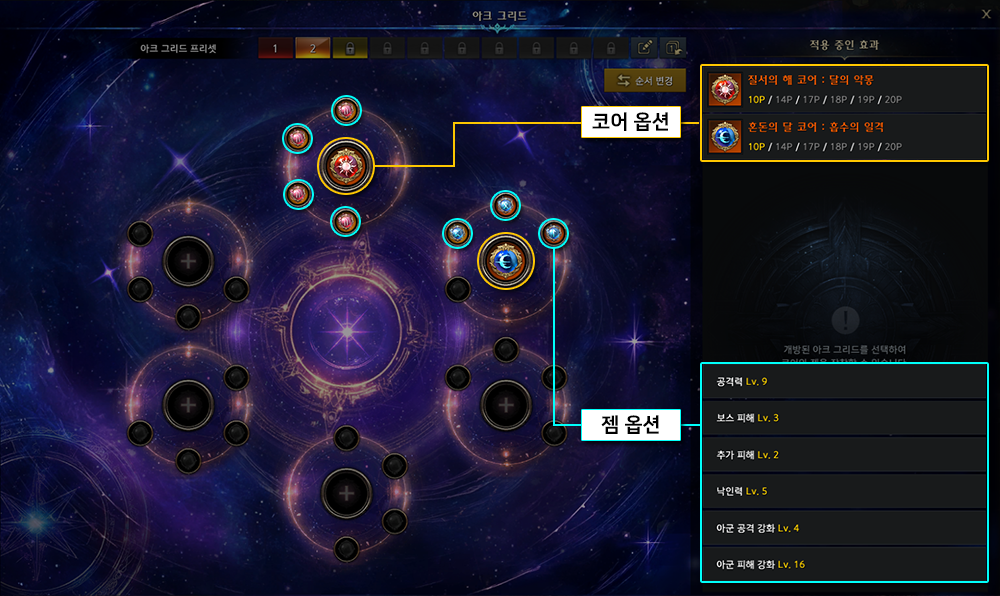Select the 공격력 Lv. 9 gem option

click(844, 382)
